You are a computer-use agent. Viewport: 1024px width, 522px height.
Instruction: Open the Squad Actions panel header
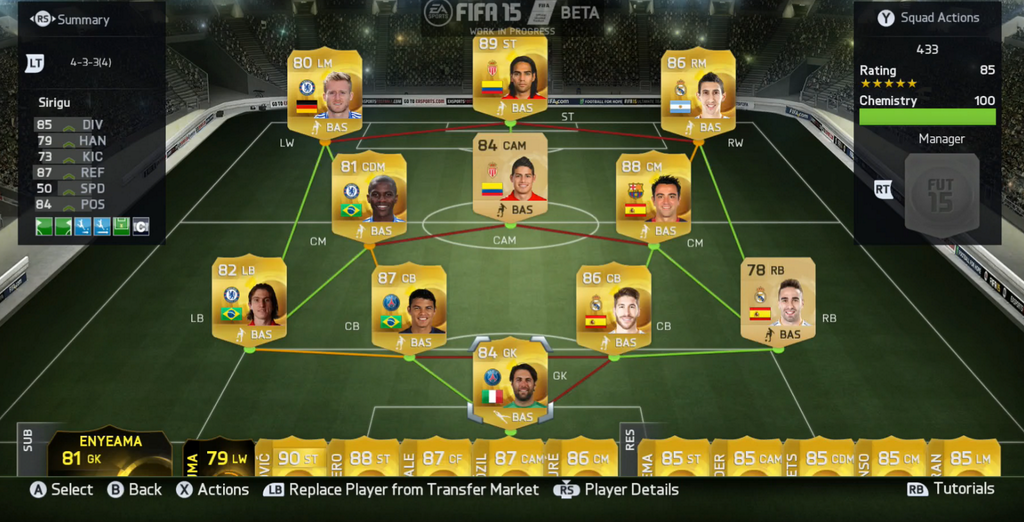tap(927, 18)
